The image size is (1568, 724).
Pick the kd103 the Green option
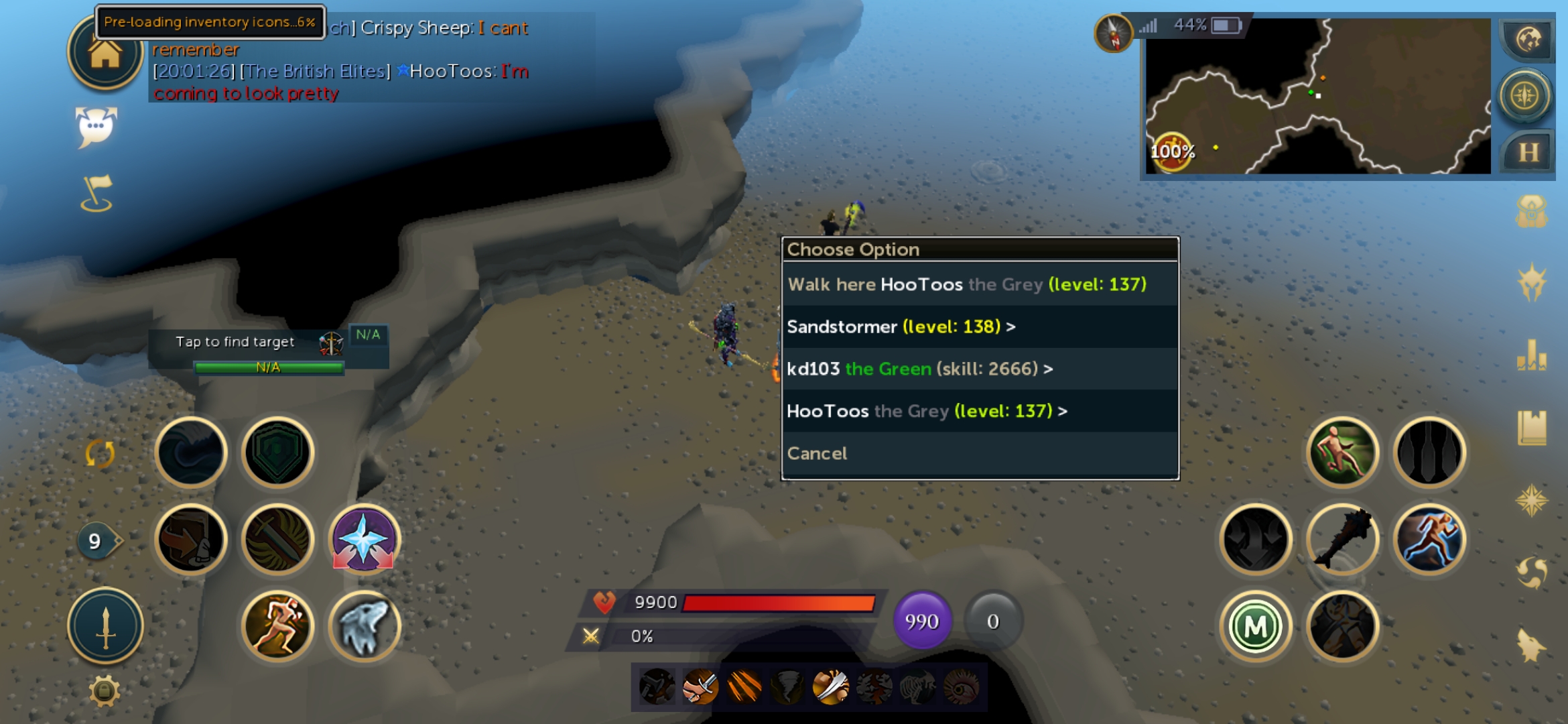point(919,369)
